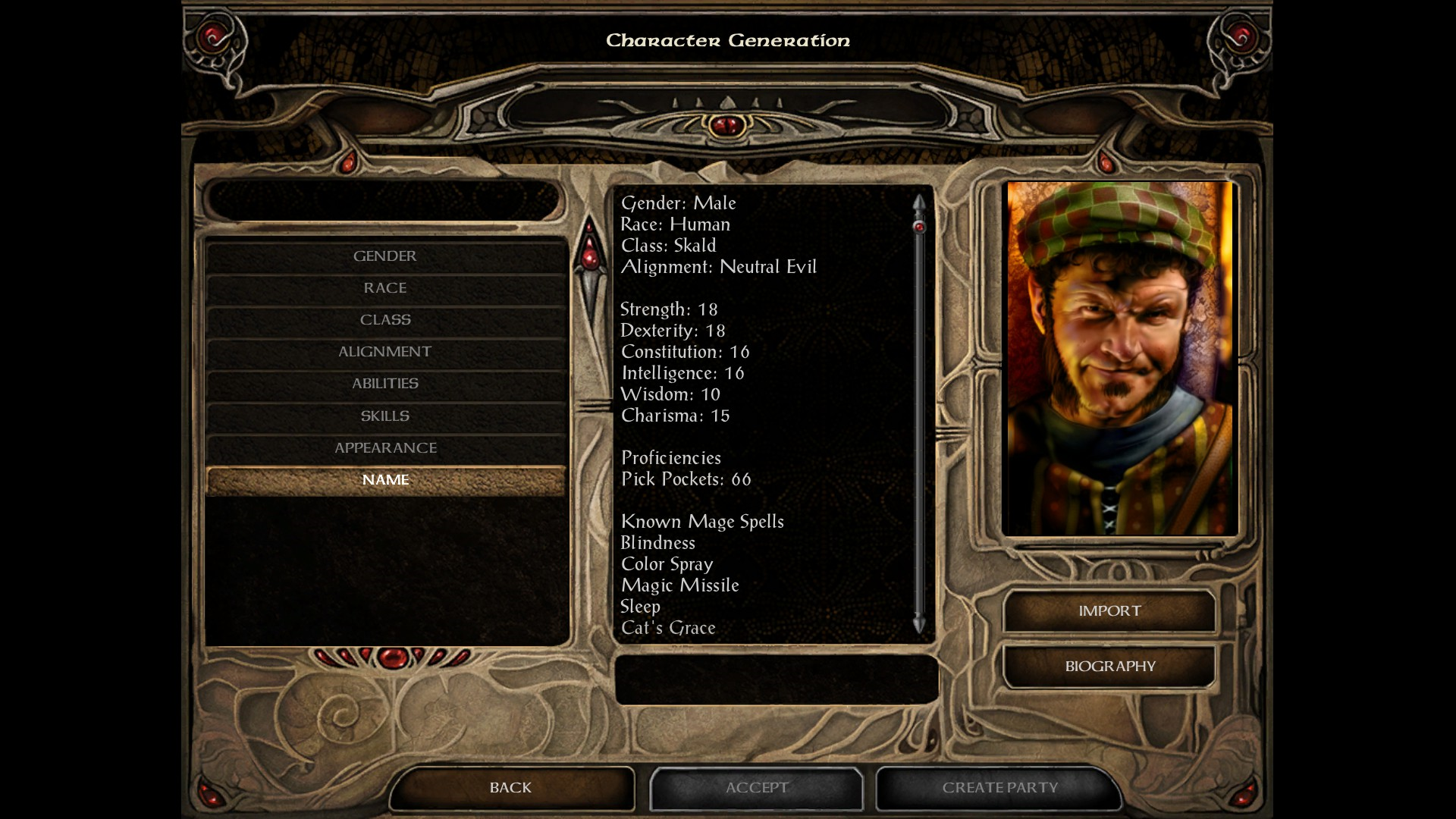Click the scroll-down arrow of the character summary
Viewport: 1456px width, 819px height.
point(919,626)
